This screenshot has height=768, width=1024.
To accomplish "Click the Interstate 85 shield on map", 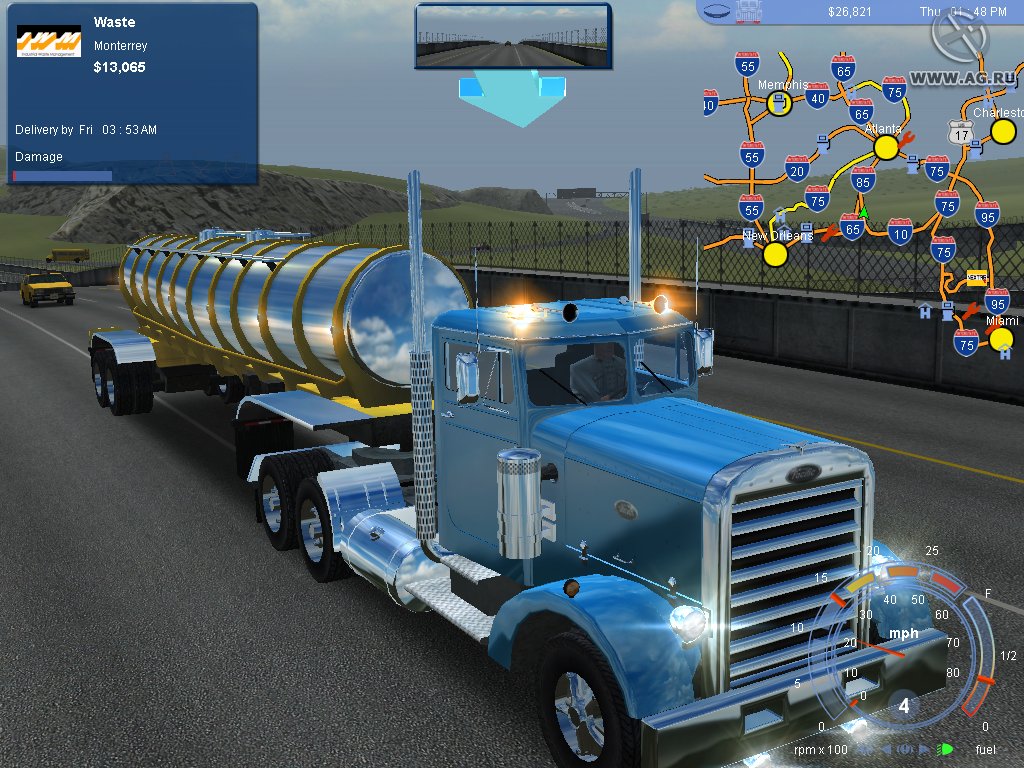I will (863, 180).
